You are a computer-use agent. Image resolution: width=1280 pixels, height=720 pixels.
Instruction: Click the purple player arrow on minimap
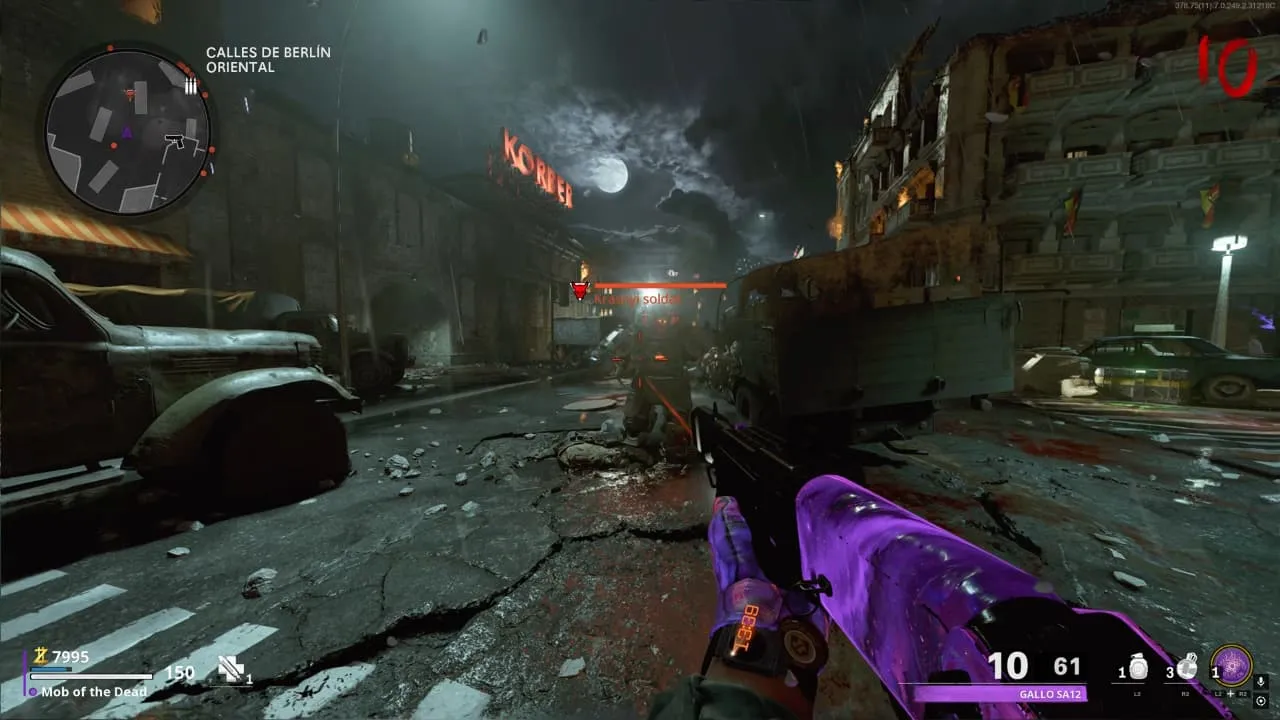click(x=127, y=132)
